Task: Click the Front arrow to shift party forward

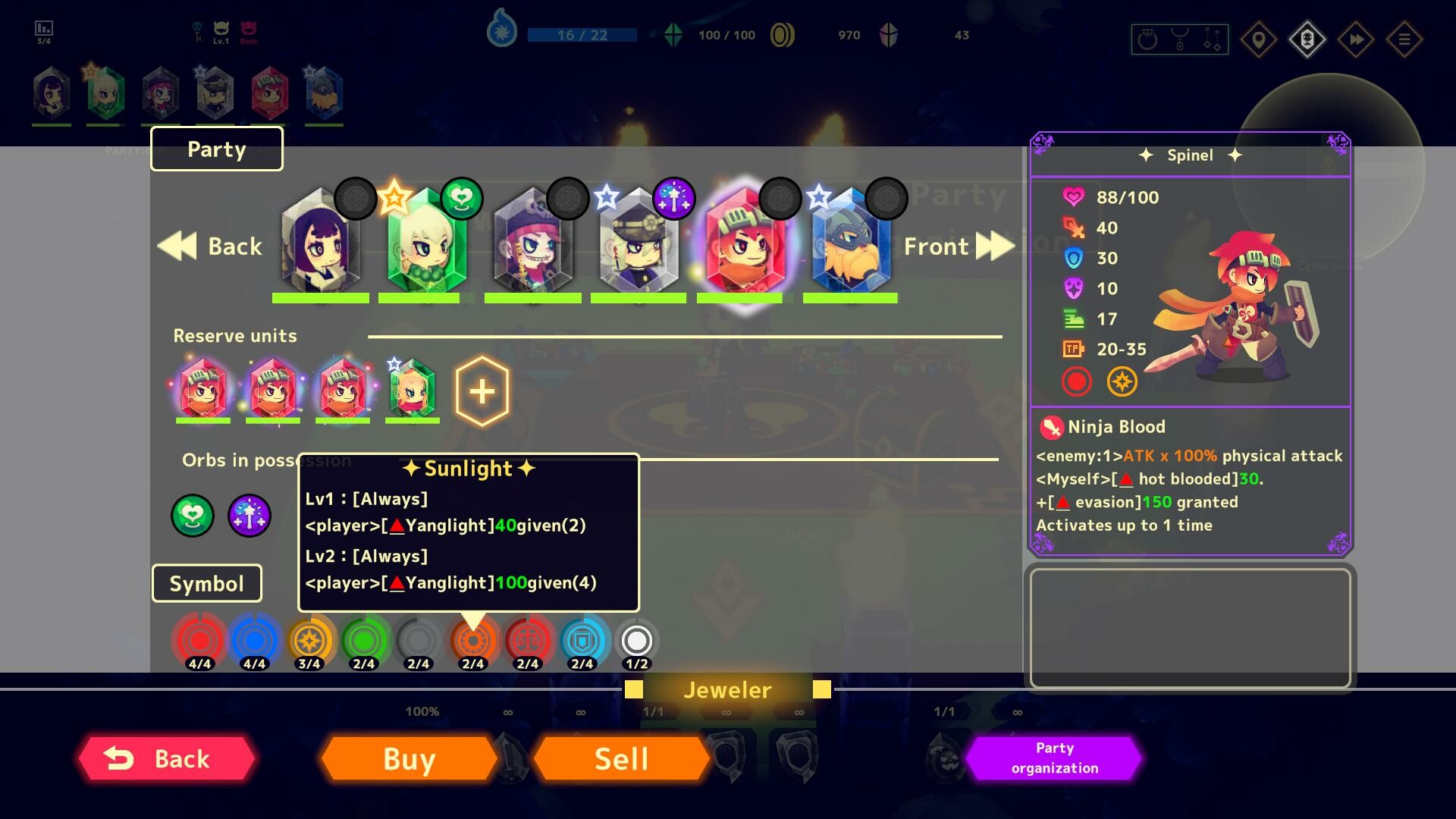Action: tap(996, 245)
